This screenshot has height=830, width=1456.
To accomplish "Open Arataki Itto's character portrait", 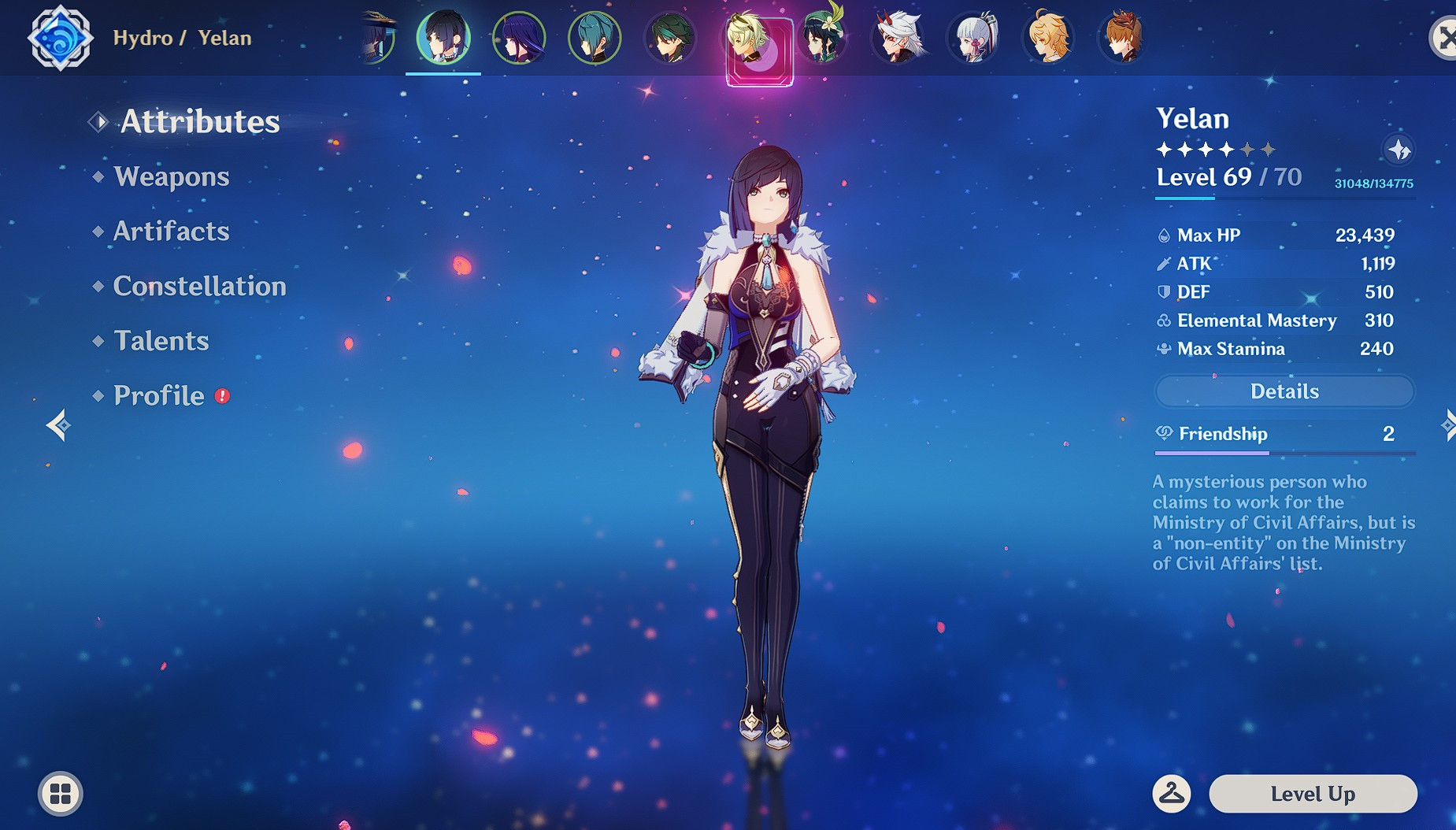I will 897,37.
